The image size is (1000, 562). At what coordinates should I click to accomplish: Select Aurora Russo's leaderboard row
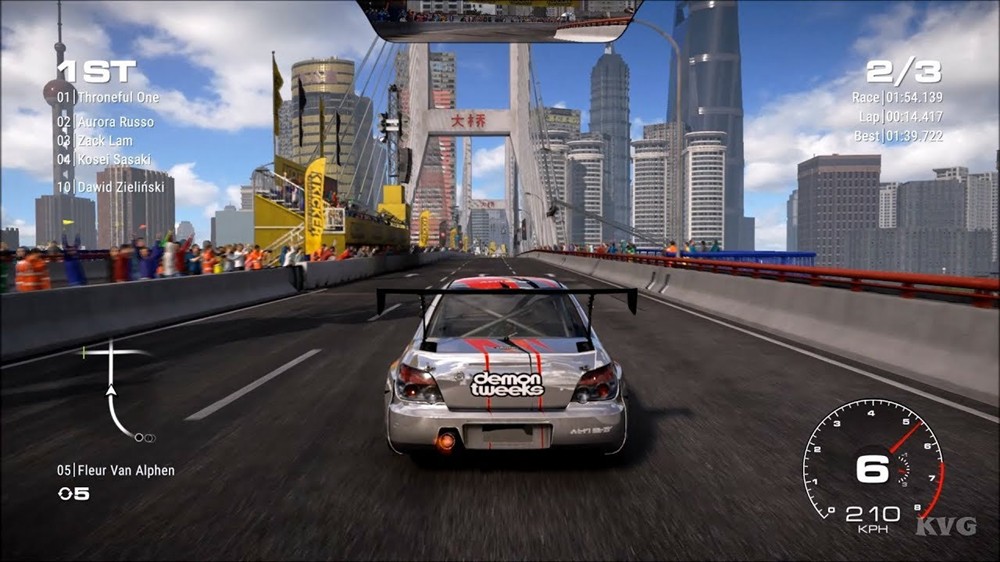coord(106,122)
